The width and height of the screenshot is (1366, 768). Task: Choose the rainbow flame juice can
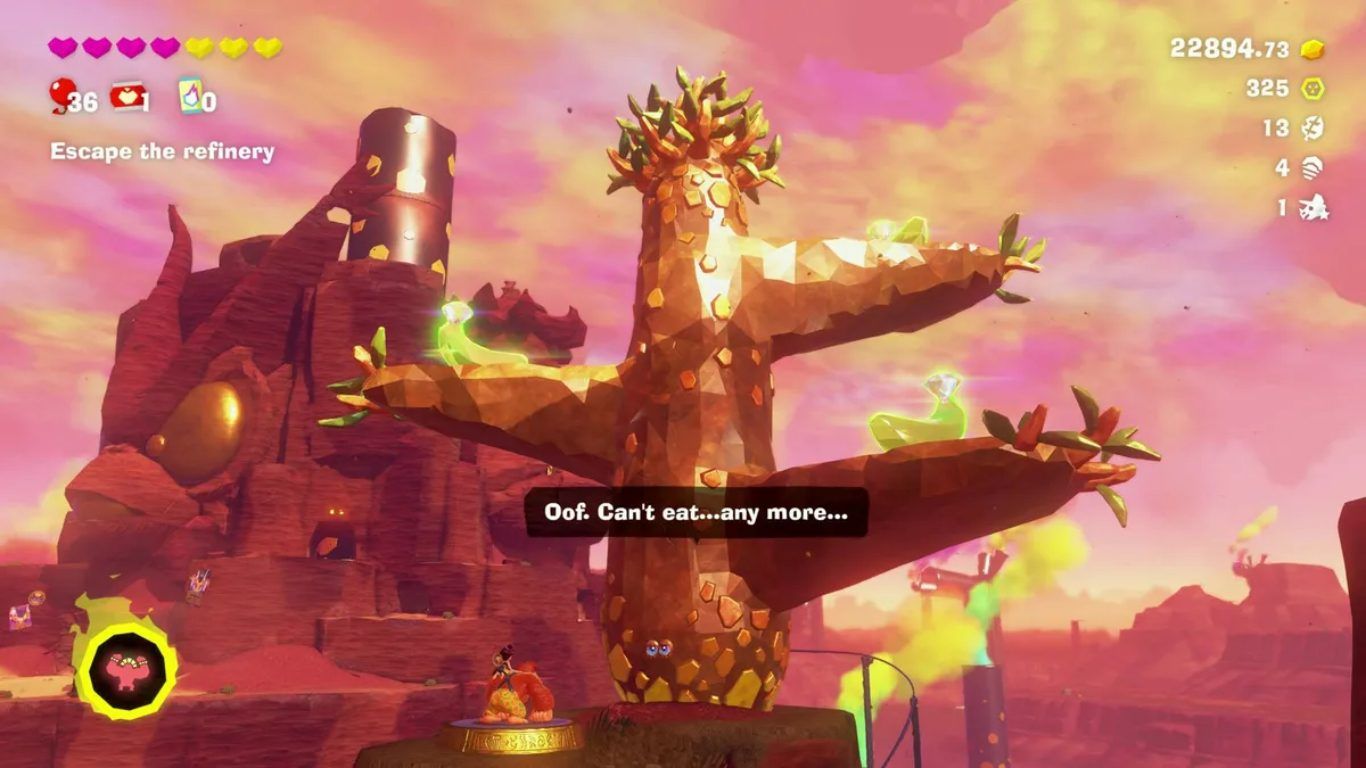click(x=190, y=96)
